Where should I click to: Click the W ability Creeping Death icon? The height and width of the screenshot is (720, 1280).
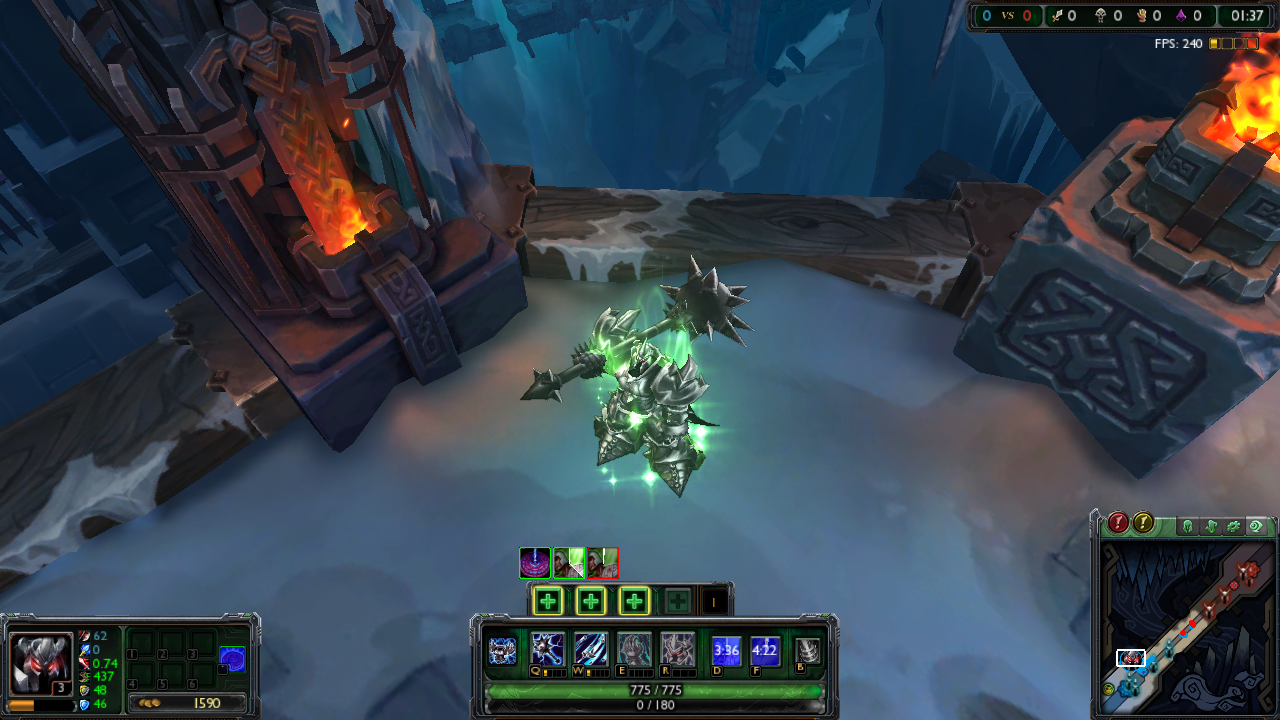[589, 649]
